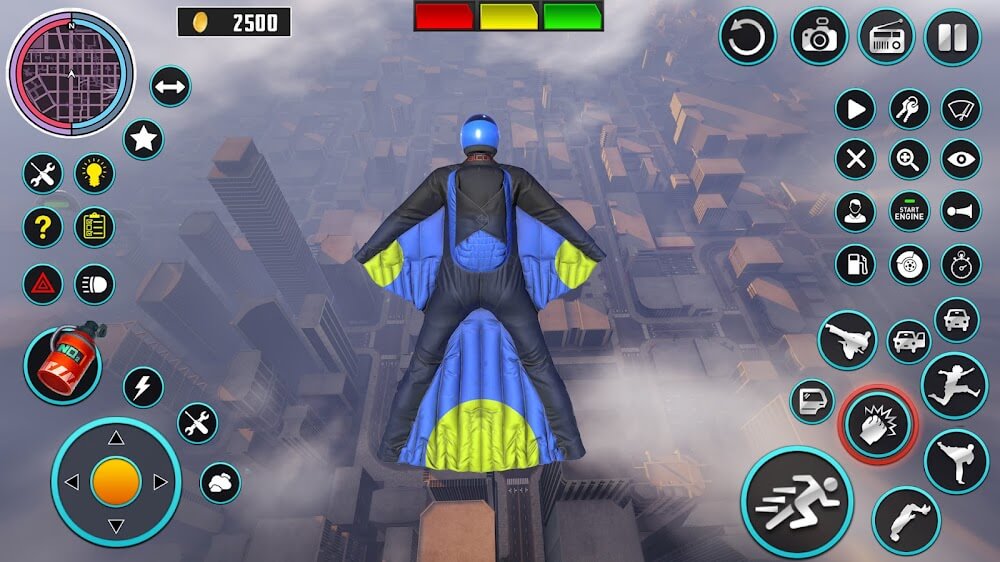
Task: Sound the horn
Action: click(x=962, y=211)
